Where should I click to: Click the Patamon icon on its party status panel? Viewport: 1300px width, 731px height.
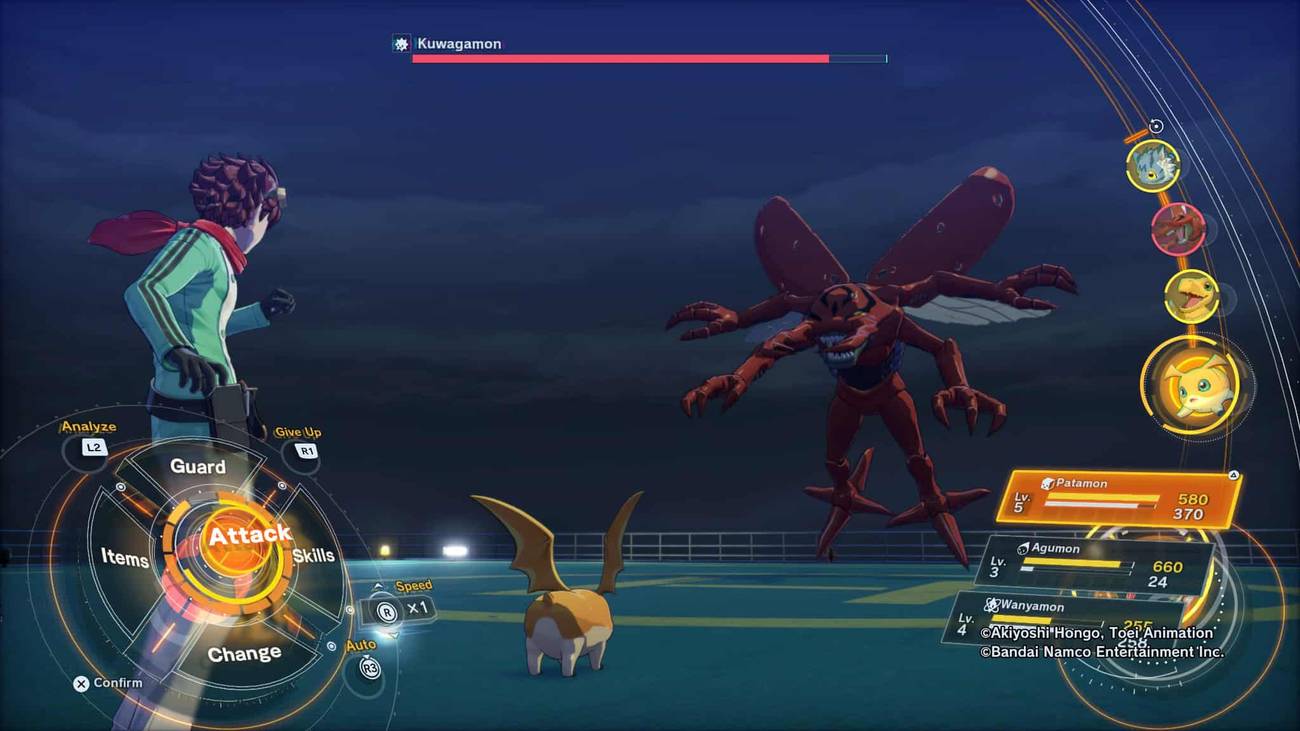pos(1049,483)
